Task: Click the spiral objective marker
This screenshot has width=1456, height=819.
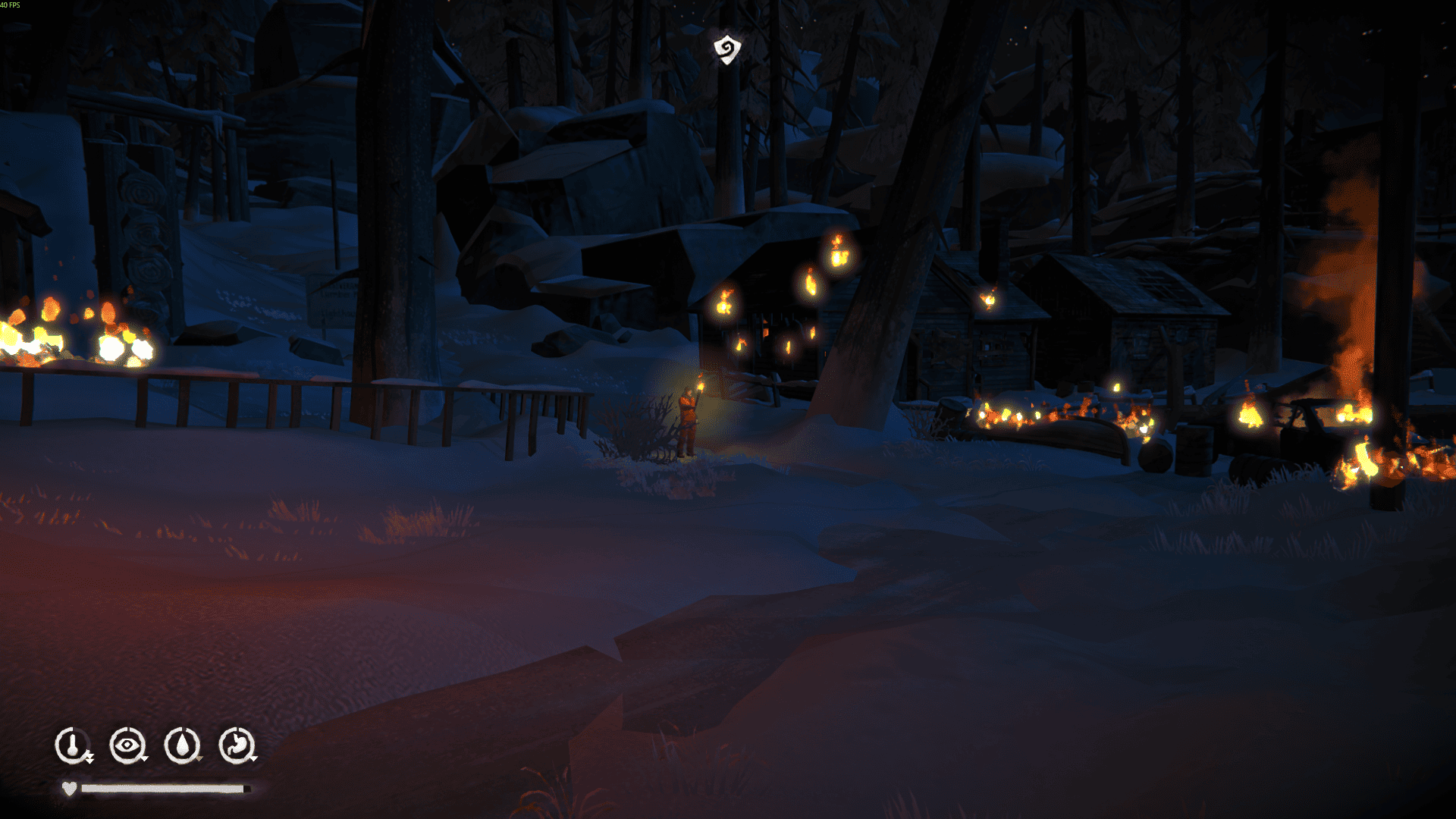Action: pos(726,50)
